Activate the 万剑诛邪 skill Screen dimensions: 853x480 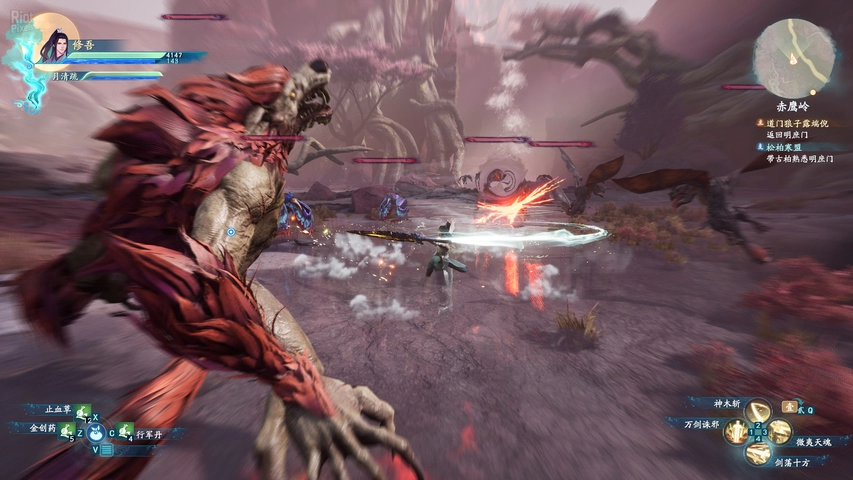736,431
